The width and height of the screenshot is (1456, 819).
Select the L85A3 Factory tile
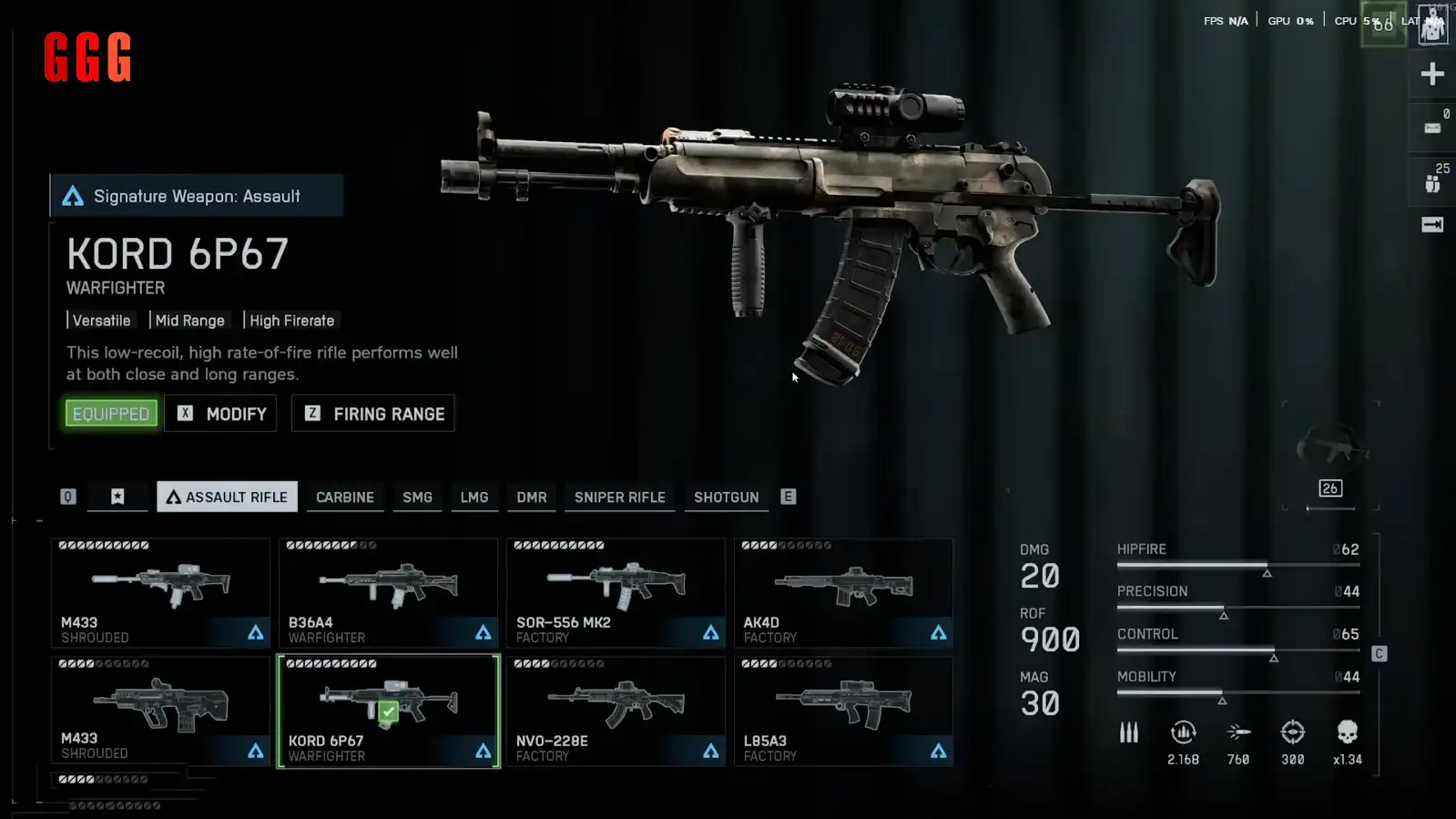click(x=843, y=712)
